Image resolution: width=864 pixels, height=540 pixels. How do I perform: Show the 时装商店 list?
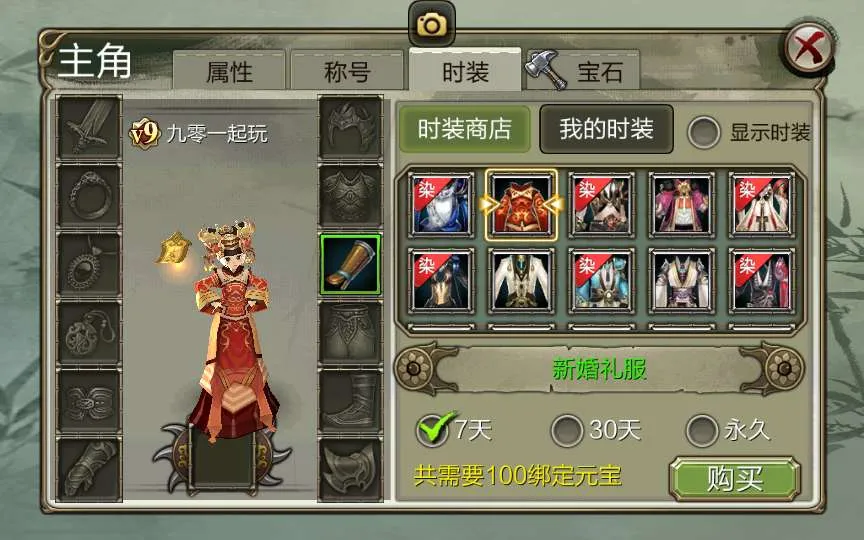click(464, 129)
